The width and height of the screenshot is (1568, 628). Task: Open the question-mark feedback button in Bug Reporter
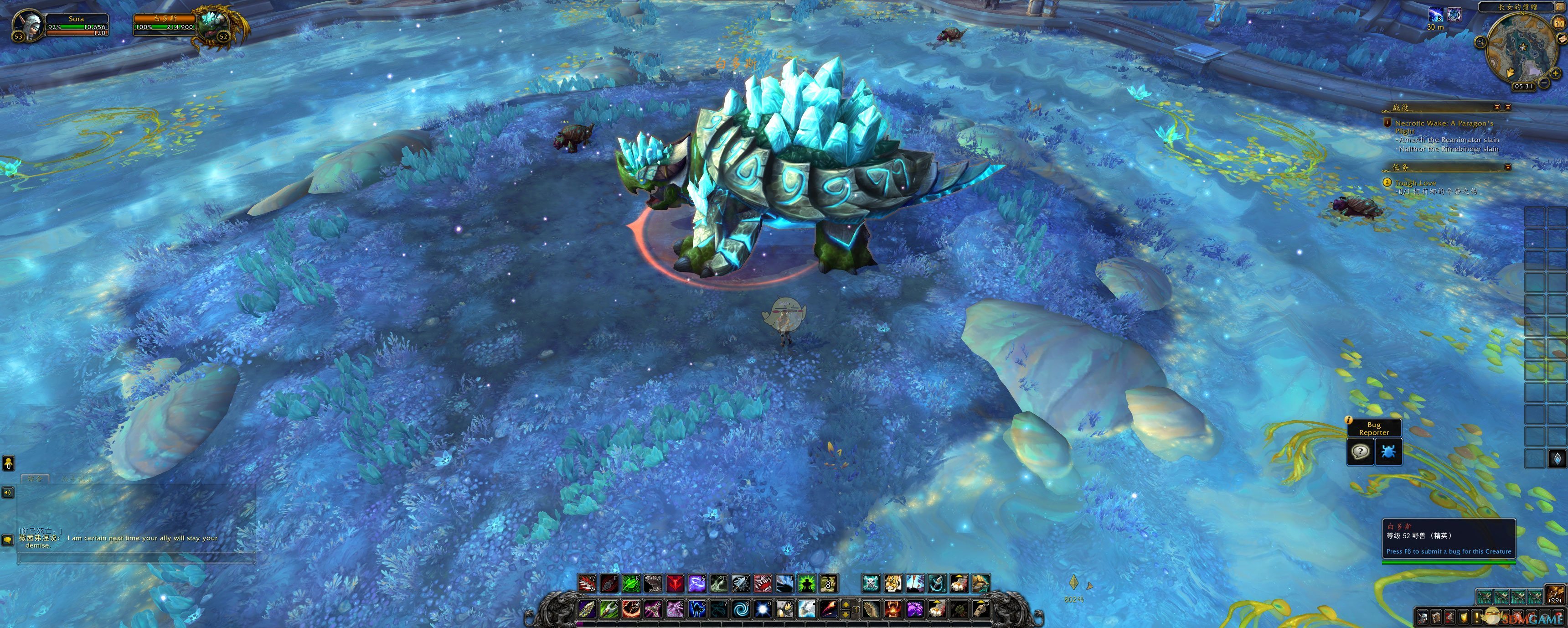tap(1361, 452)
